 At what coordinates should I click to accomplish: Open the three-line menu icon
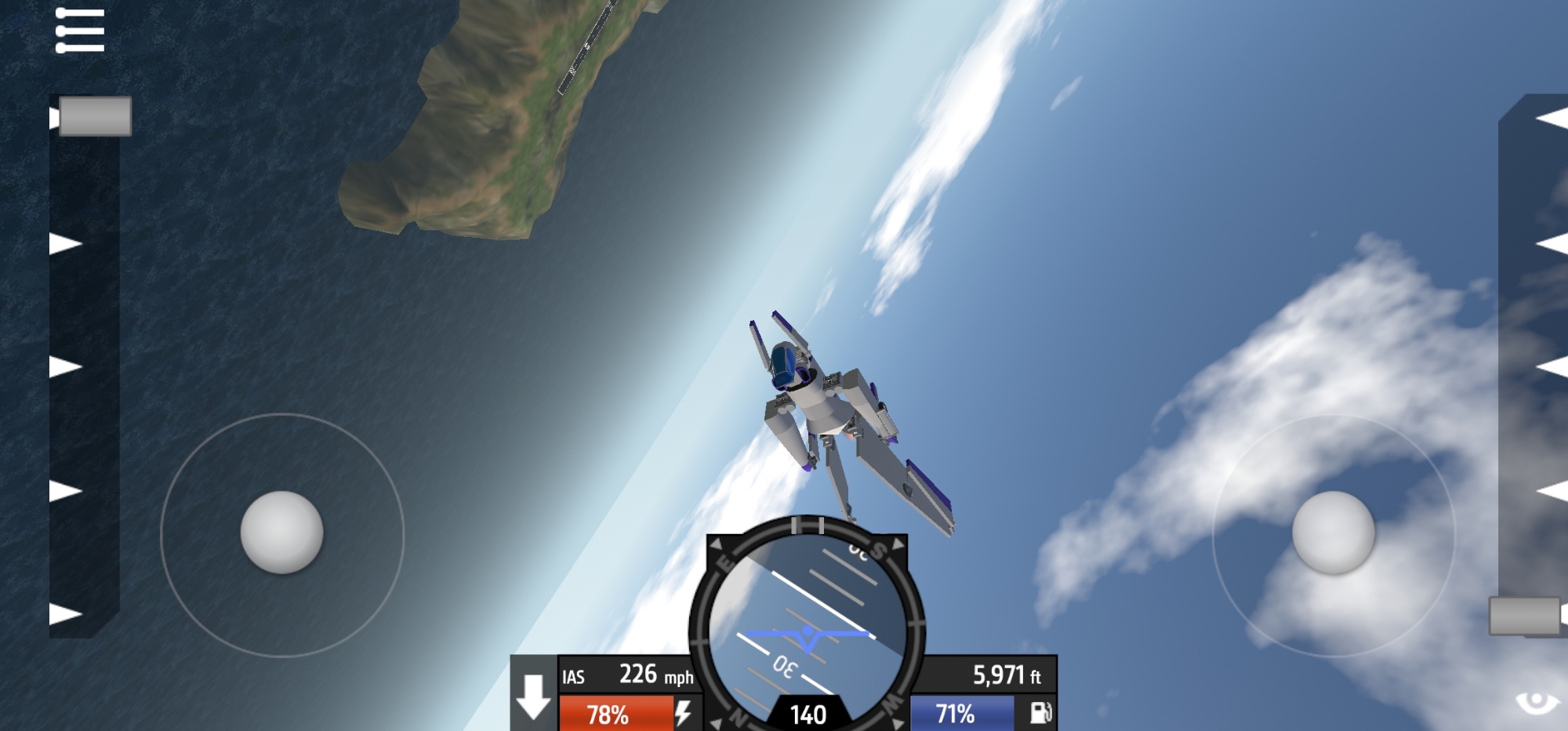[x=80, y=31]
